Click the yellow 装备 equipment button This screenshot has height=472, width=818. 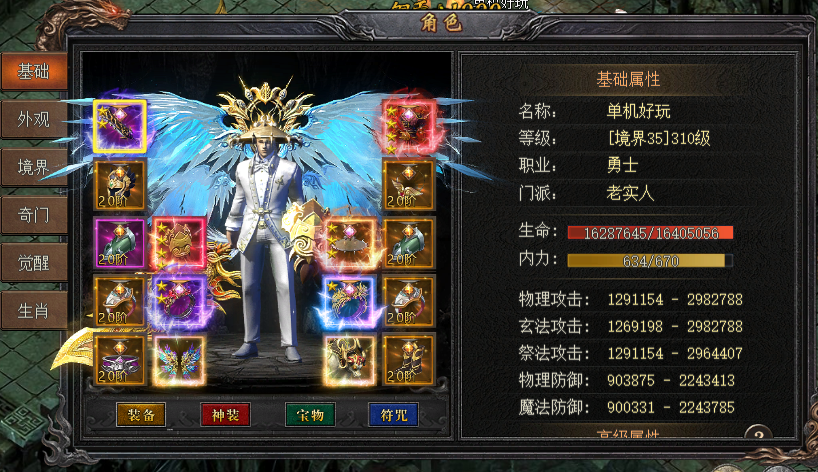(x=141, y=414)
